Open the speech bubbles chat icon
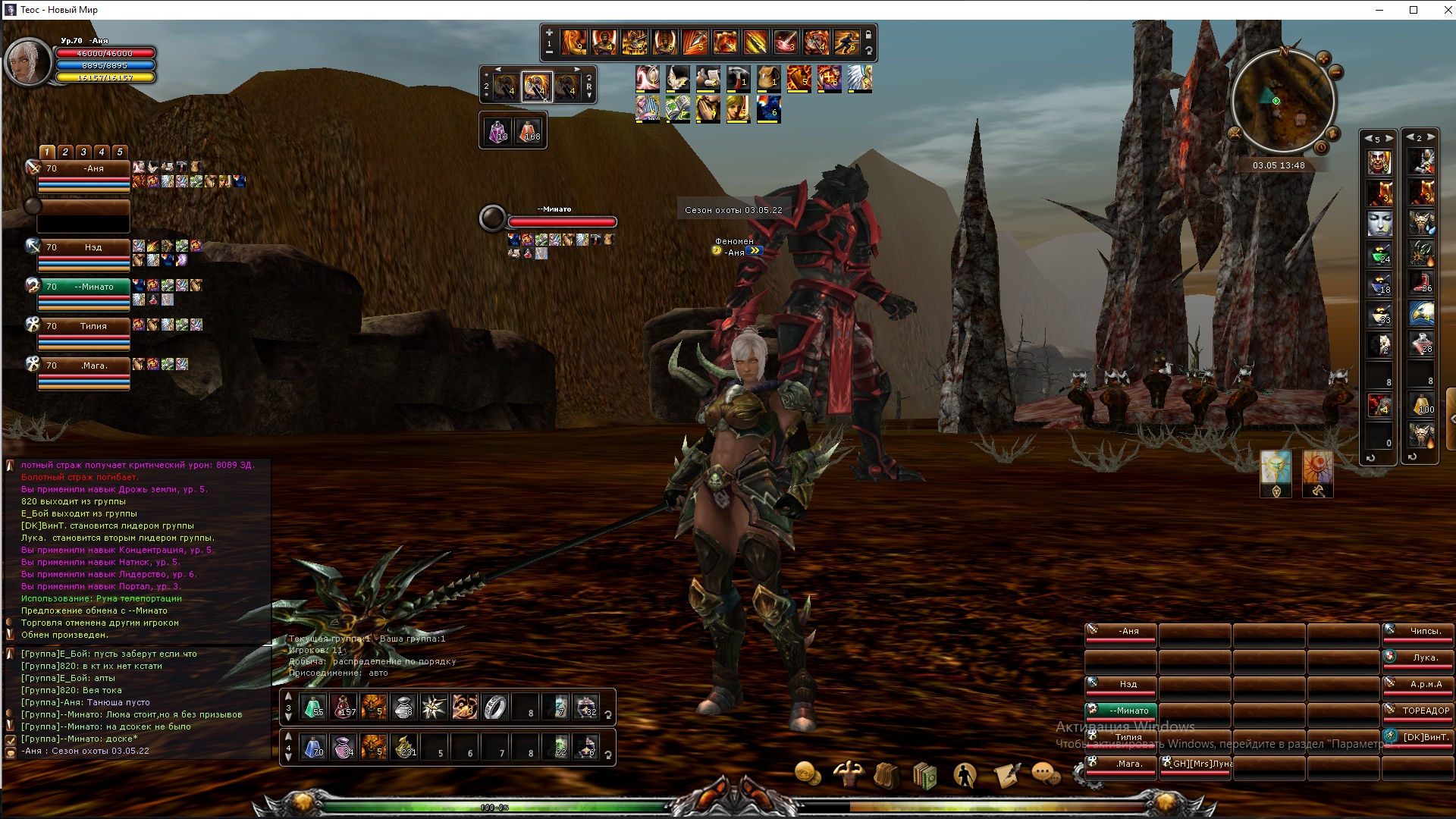The width and height of the screenshot is (1456, 819). click(1046, 774)
